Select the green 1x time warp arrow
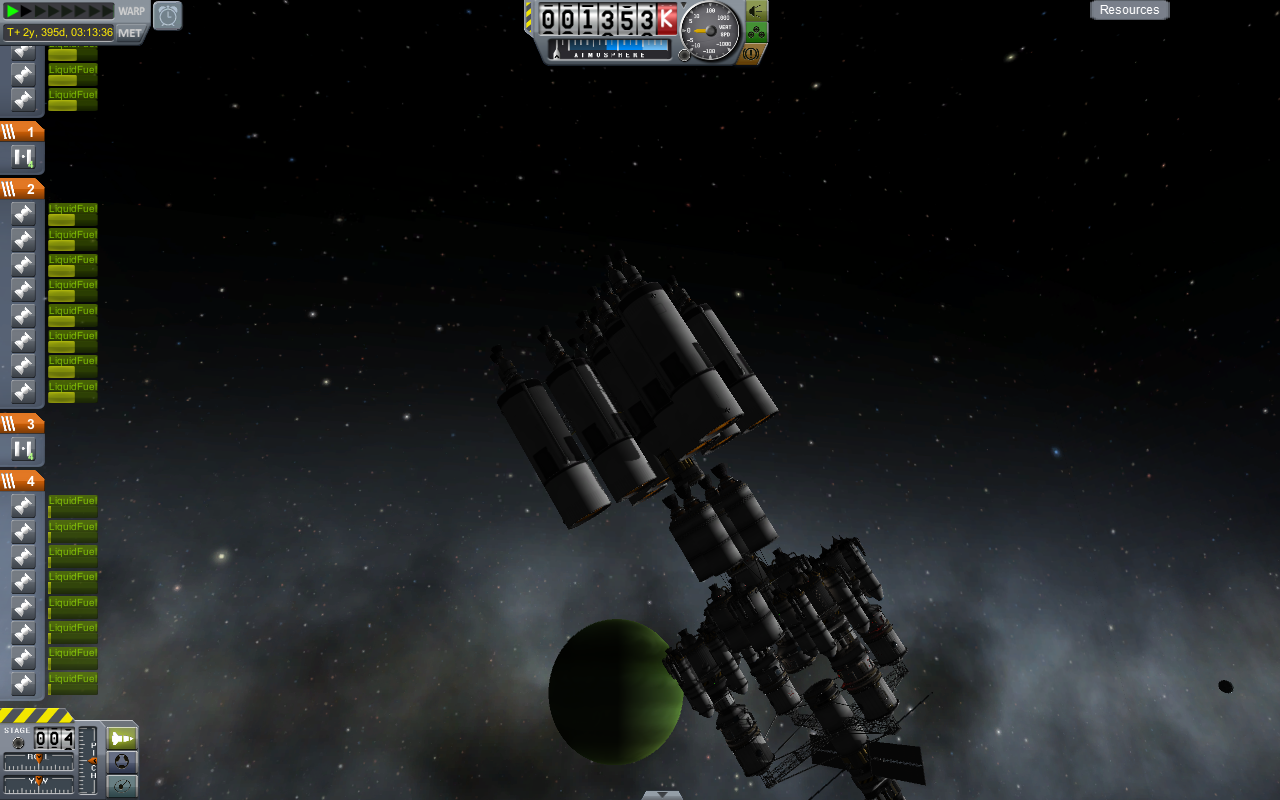The height and width of the screenshot is (800, 1280). point(13,11)
